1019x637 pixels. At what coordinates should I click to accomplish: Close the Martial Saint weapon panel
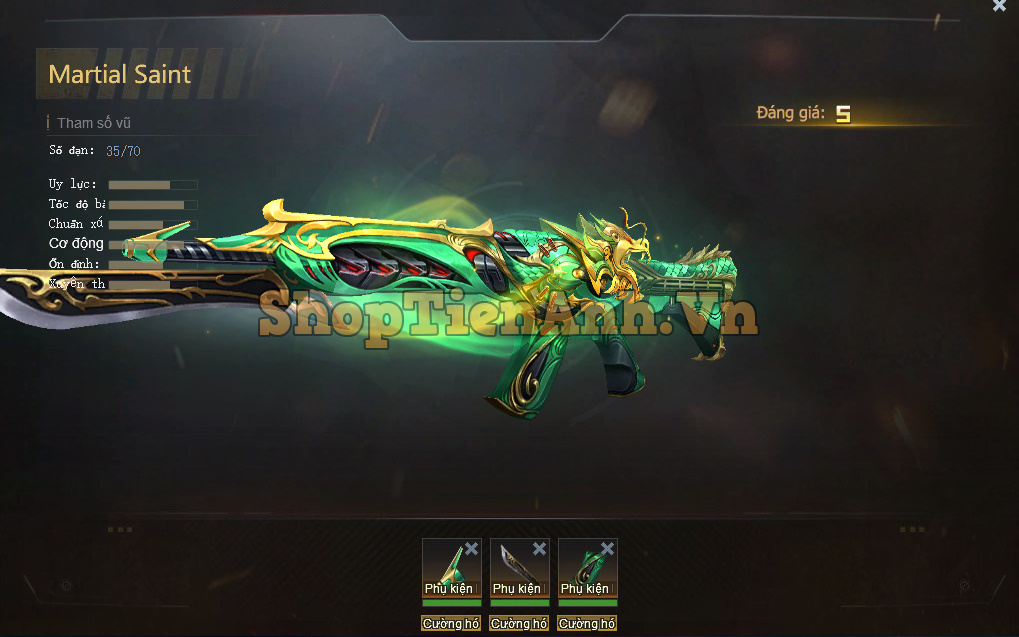click(x=999, y=6)
